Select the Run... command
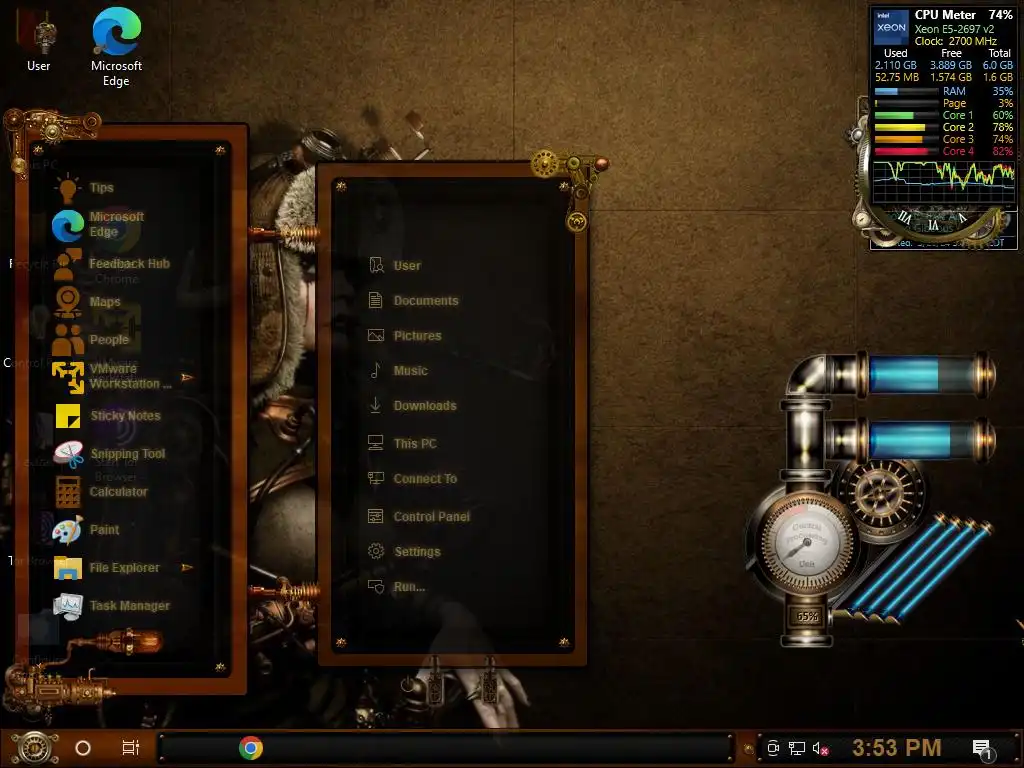Viewport: 1024px width, 768px height. click(409, 587)
